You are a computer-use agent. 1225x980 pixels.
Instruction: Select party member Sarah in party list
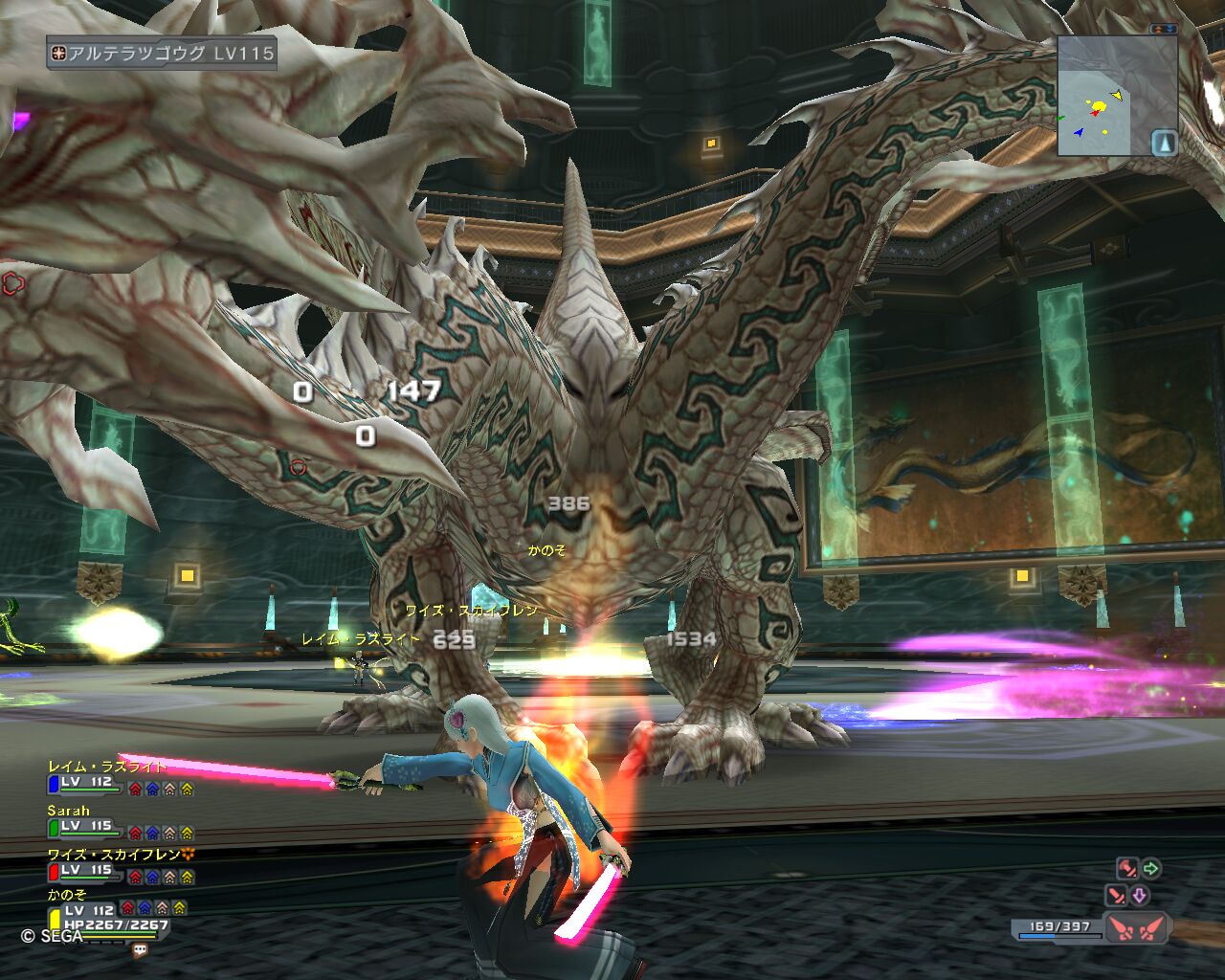click(x=69, y=811)
